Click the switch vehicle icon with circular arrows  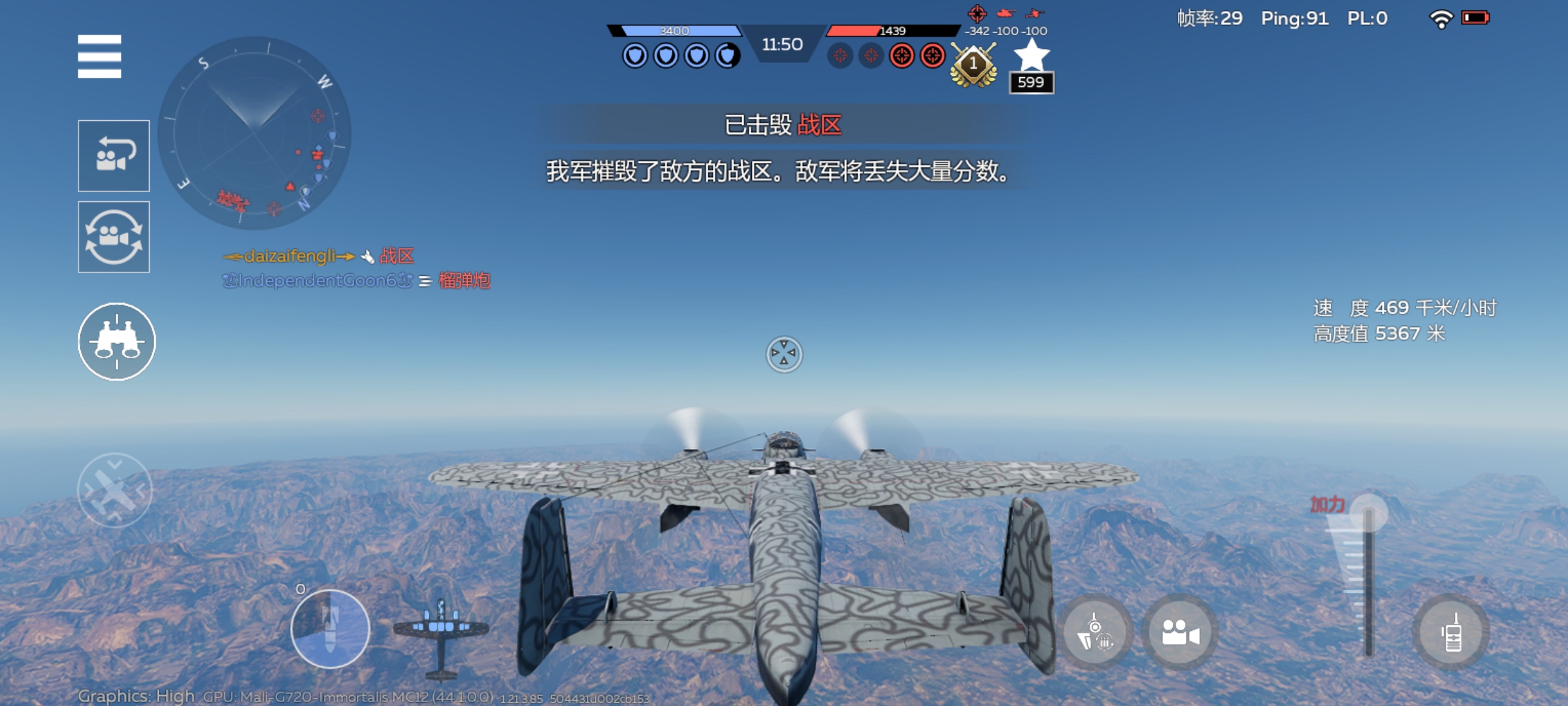(x=114, y=237)
